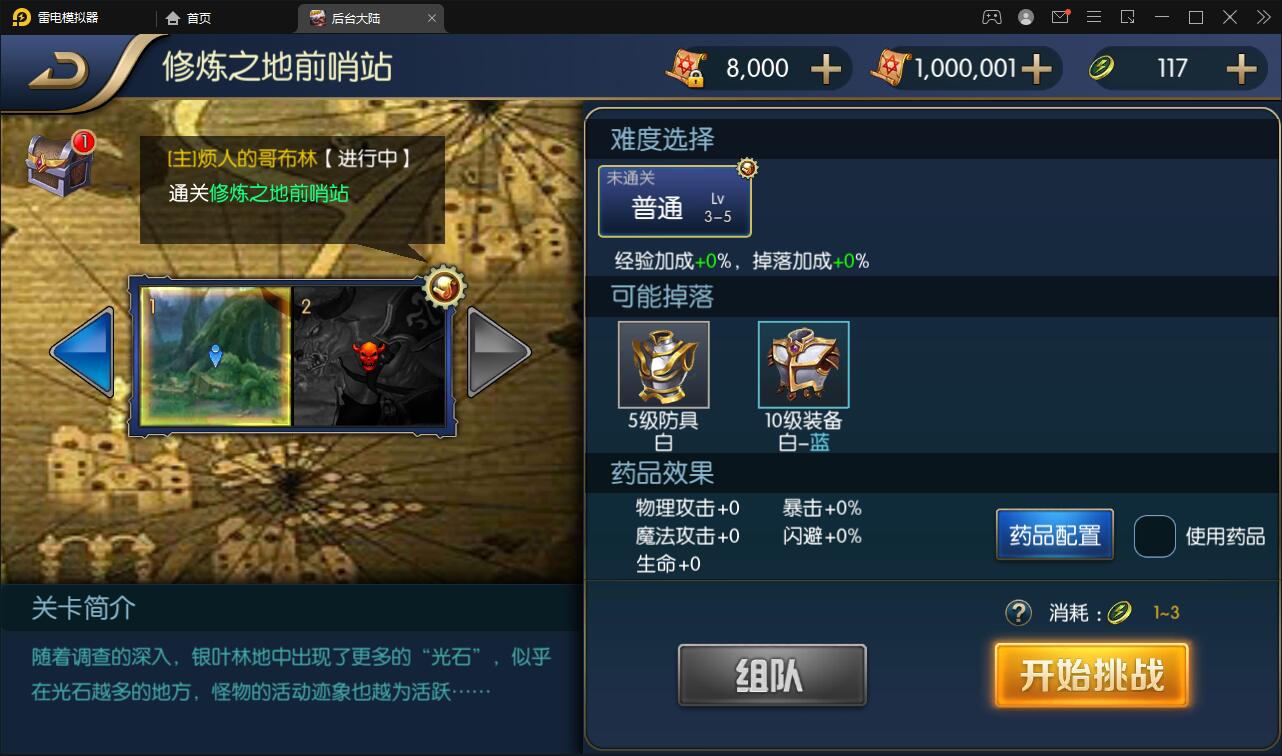Enable the 使用药品 checkbox
1282x756 pixels.
(x=1155, y=536)
